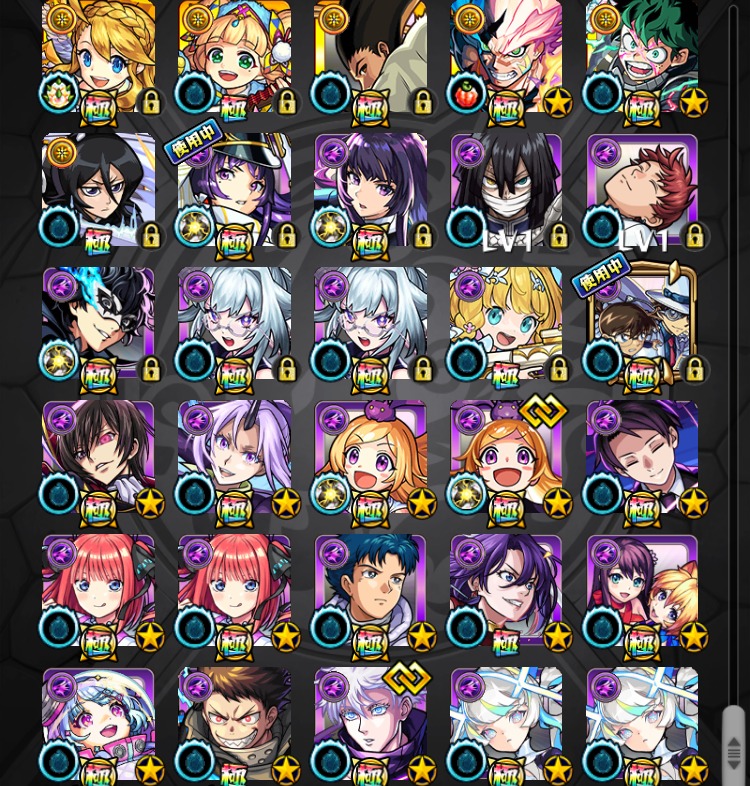Choose the tile with two girls together

click(x=642, y=590)
